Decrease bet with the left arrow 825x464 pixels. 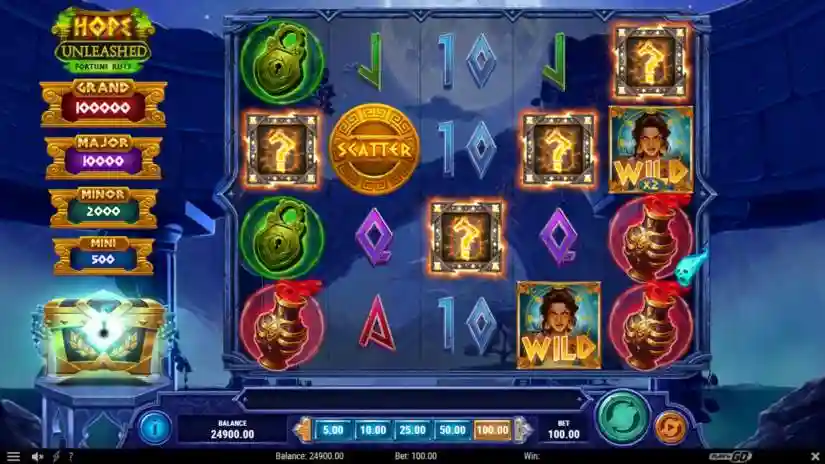(x=303, y=430)
